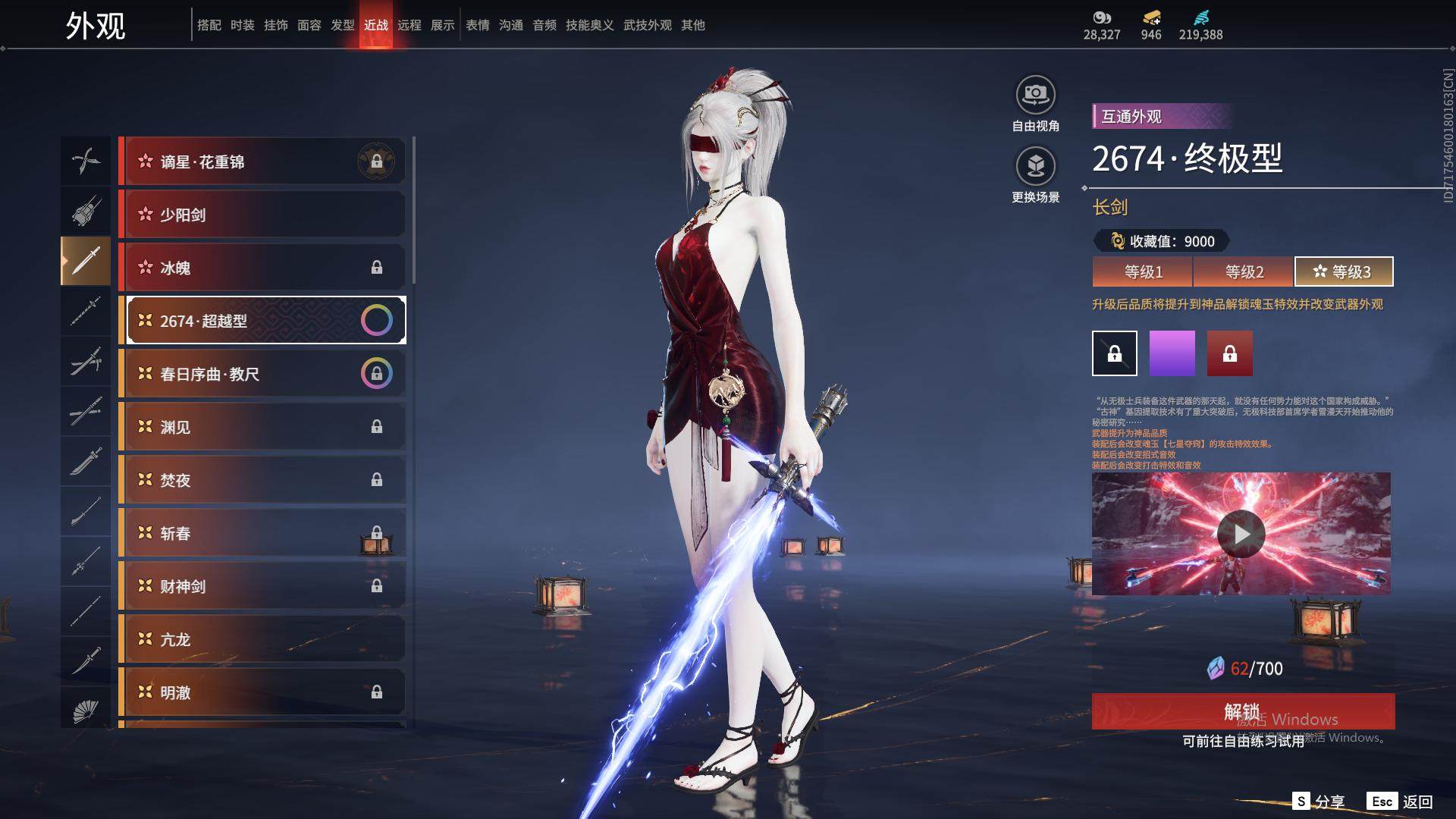Screen dimensions: 1456x819
Task: Select the locked red color variant
Action: (1229, 353)
